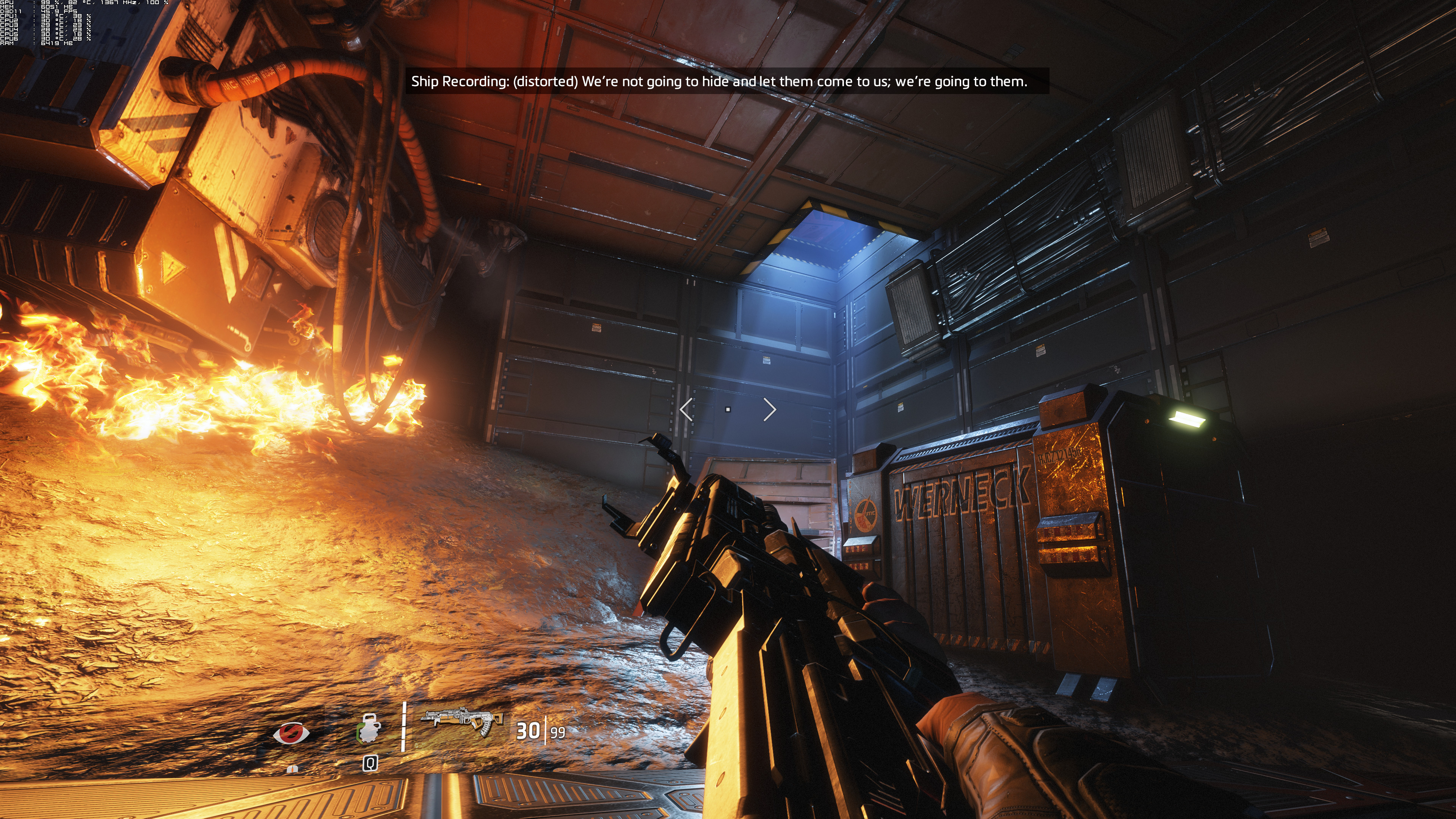Activate the cloak ability eye icon
Image resolution: width=1456 pixels, height=819 pixels.
291,733
